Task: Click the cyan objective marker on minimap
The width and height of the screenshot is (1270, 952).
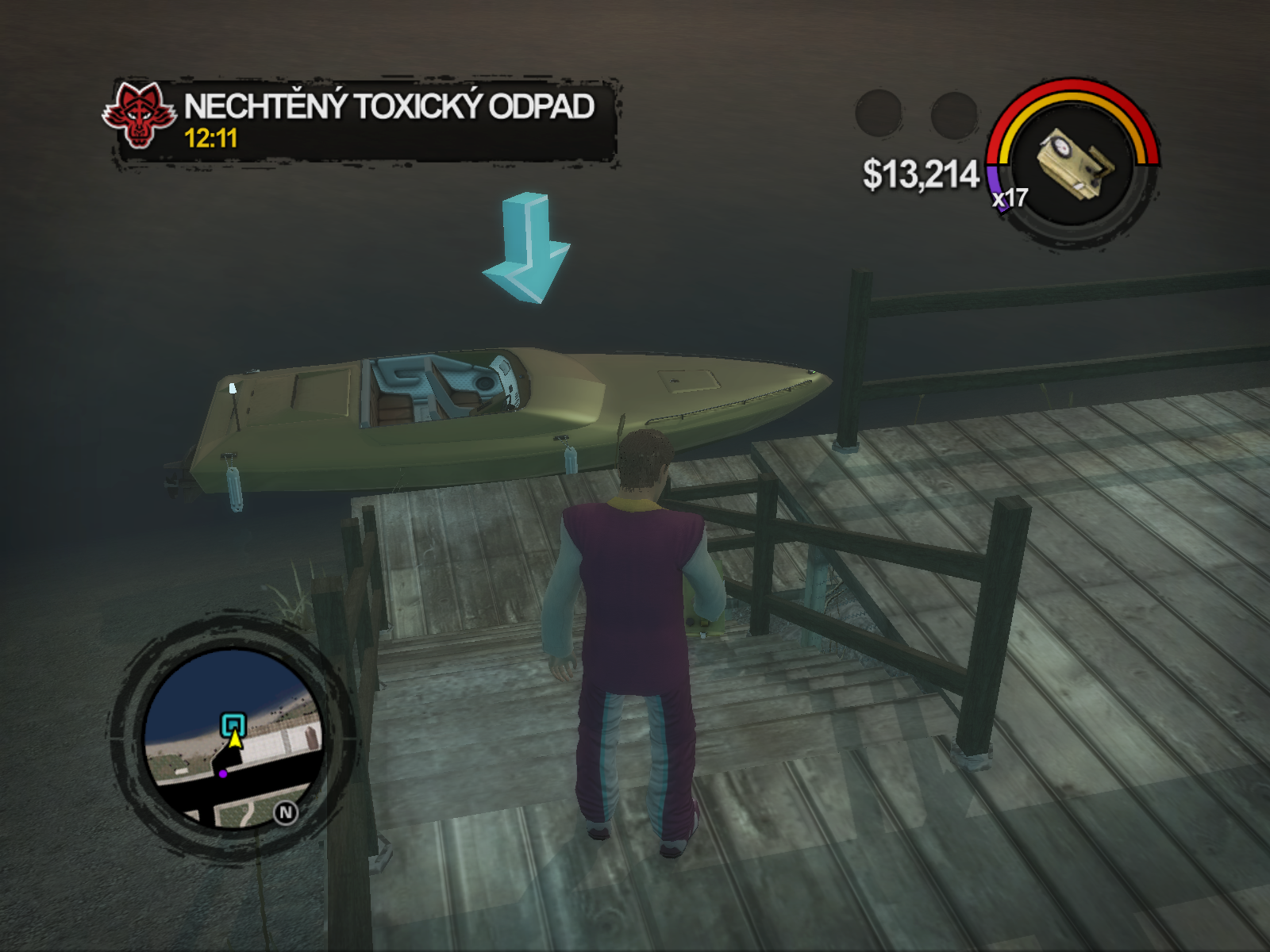Action: tap(233, 724)
